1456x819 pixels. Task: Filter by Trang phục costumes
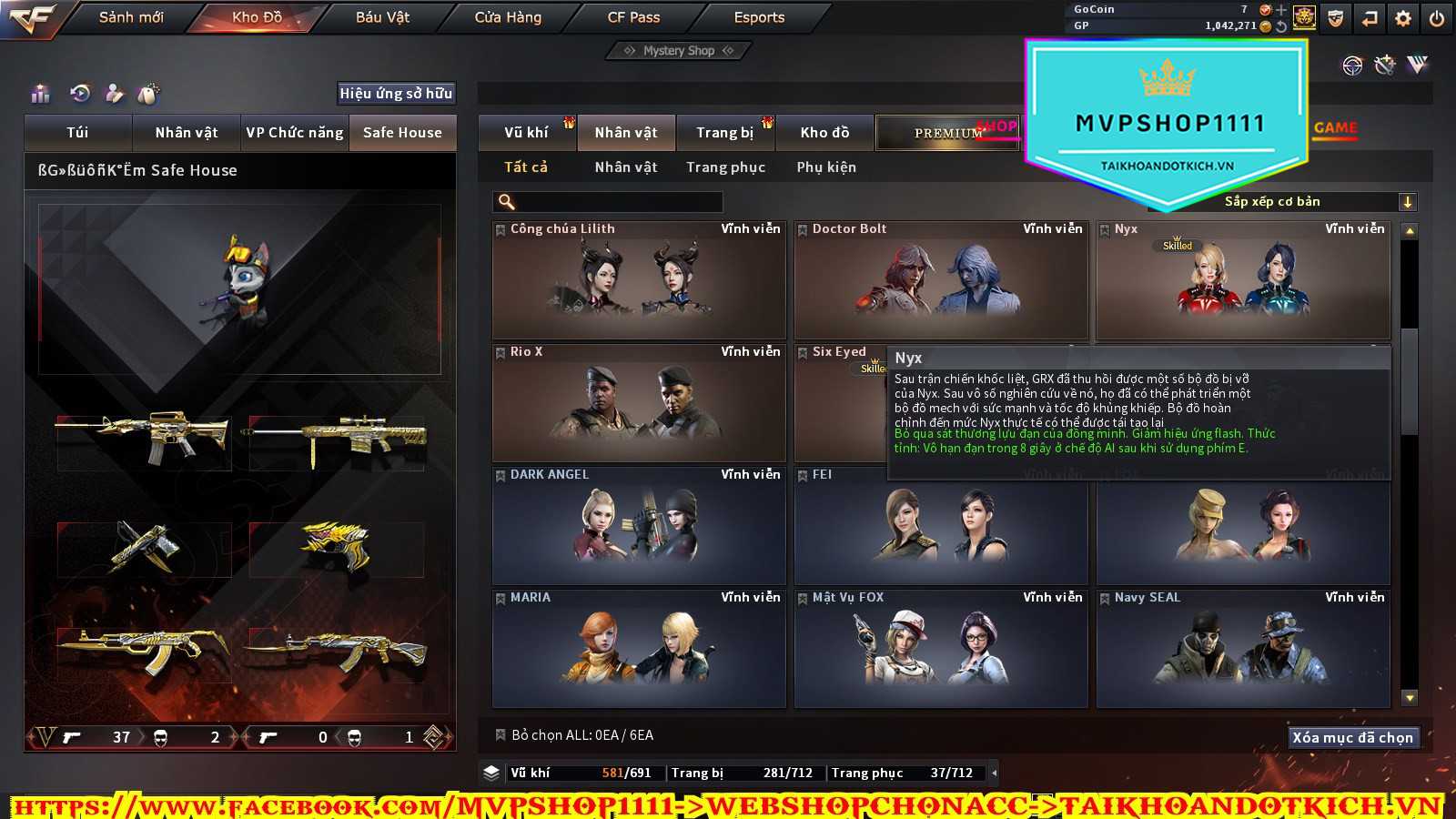(725, 167)
